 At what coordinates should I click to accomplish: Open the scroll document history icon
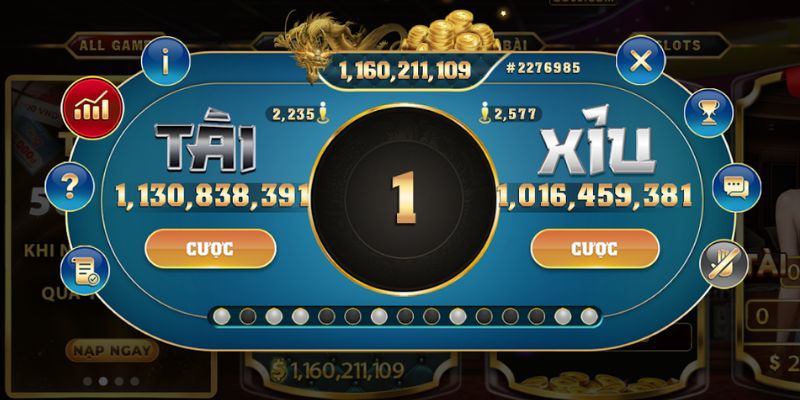point(85,270)
